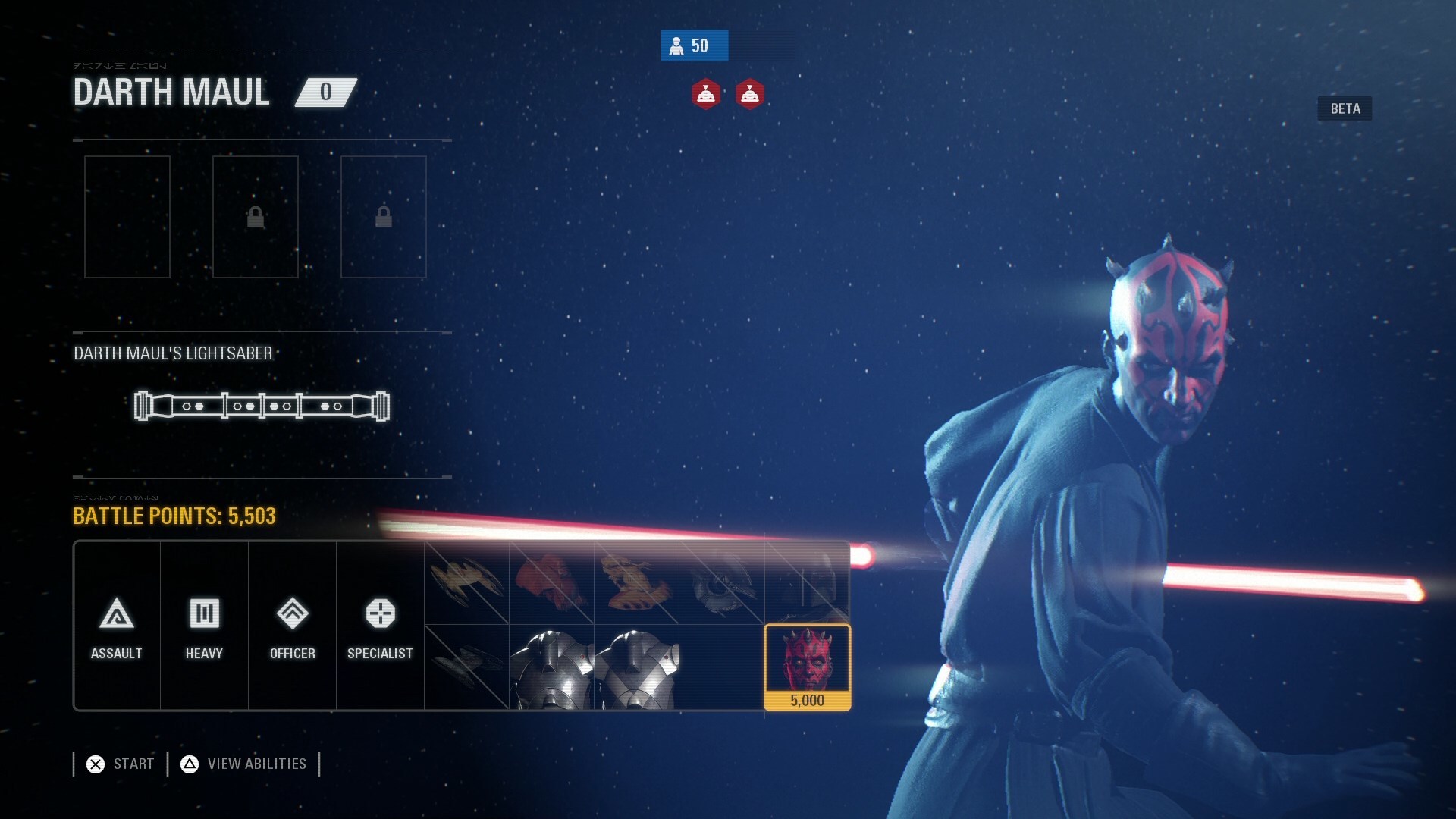Choose the Heavy trooper class
The height and width of the screenshot is (819, 1456).
tap(204, 626)
